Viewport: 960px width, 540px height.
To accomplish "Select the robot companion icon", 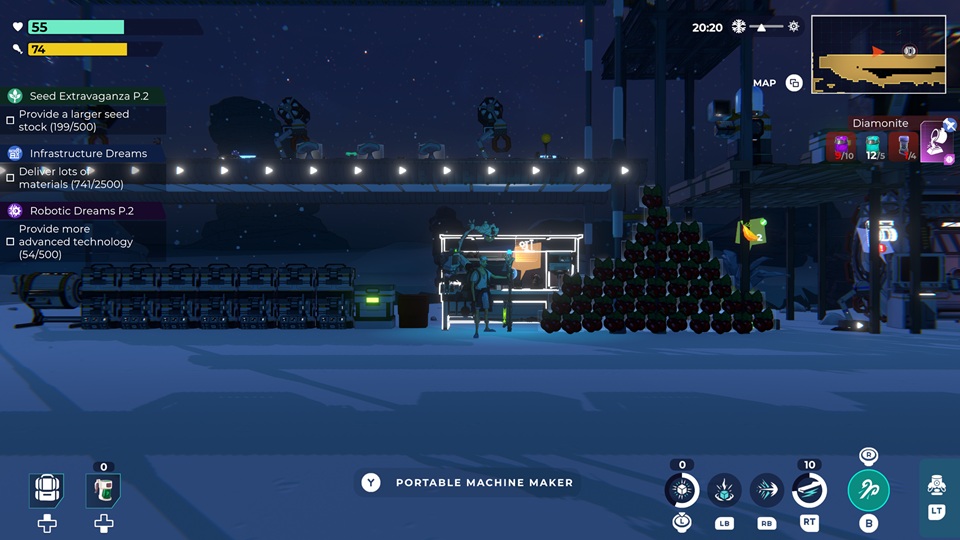I will [x=936, y=485].
